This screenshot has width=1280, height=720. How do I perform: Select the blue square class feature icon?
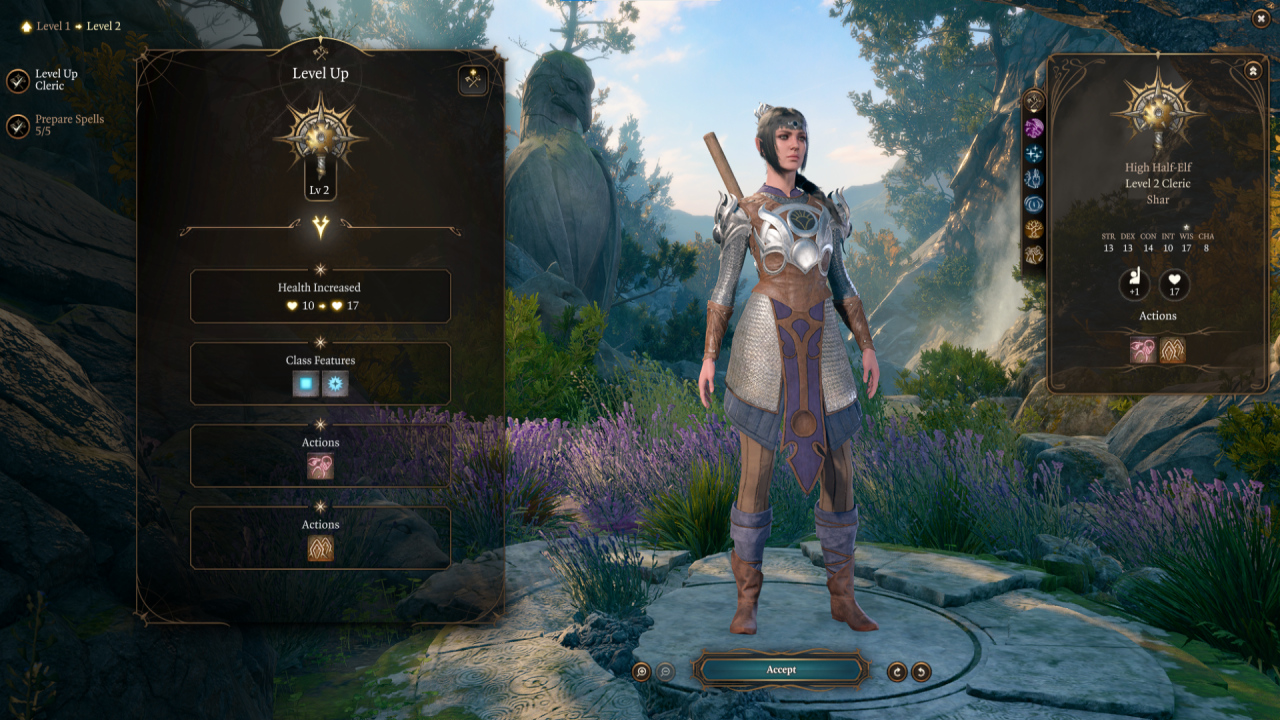tap(306, 384)
